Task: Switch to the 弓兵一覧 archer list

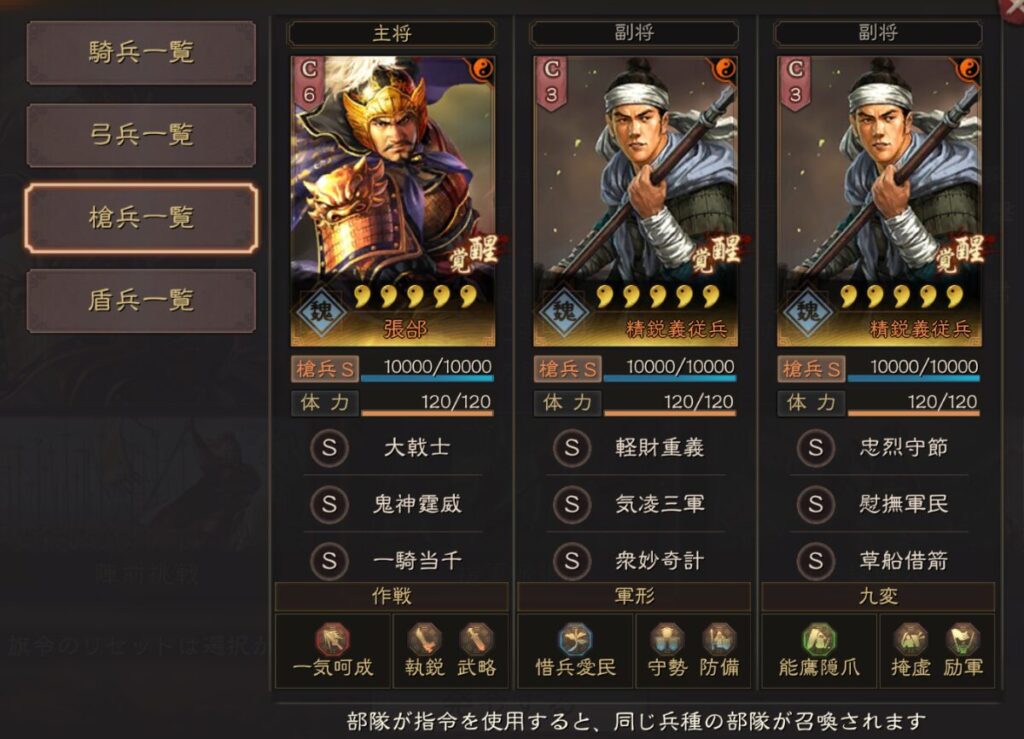Action: [x=140, y=135]
